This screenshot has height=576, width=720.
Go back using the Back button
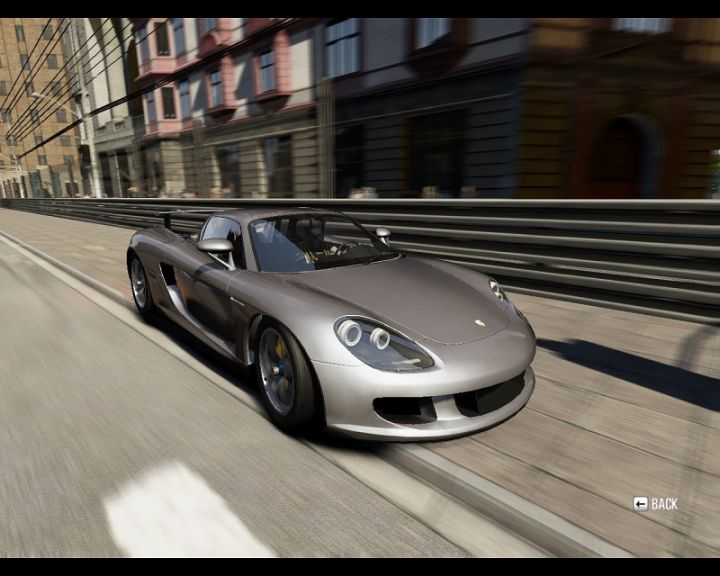pos(656,504)
